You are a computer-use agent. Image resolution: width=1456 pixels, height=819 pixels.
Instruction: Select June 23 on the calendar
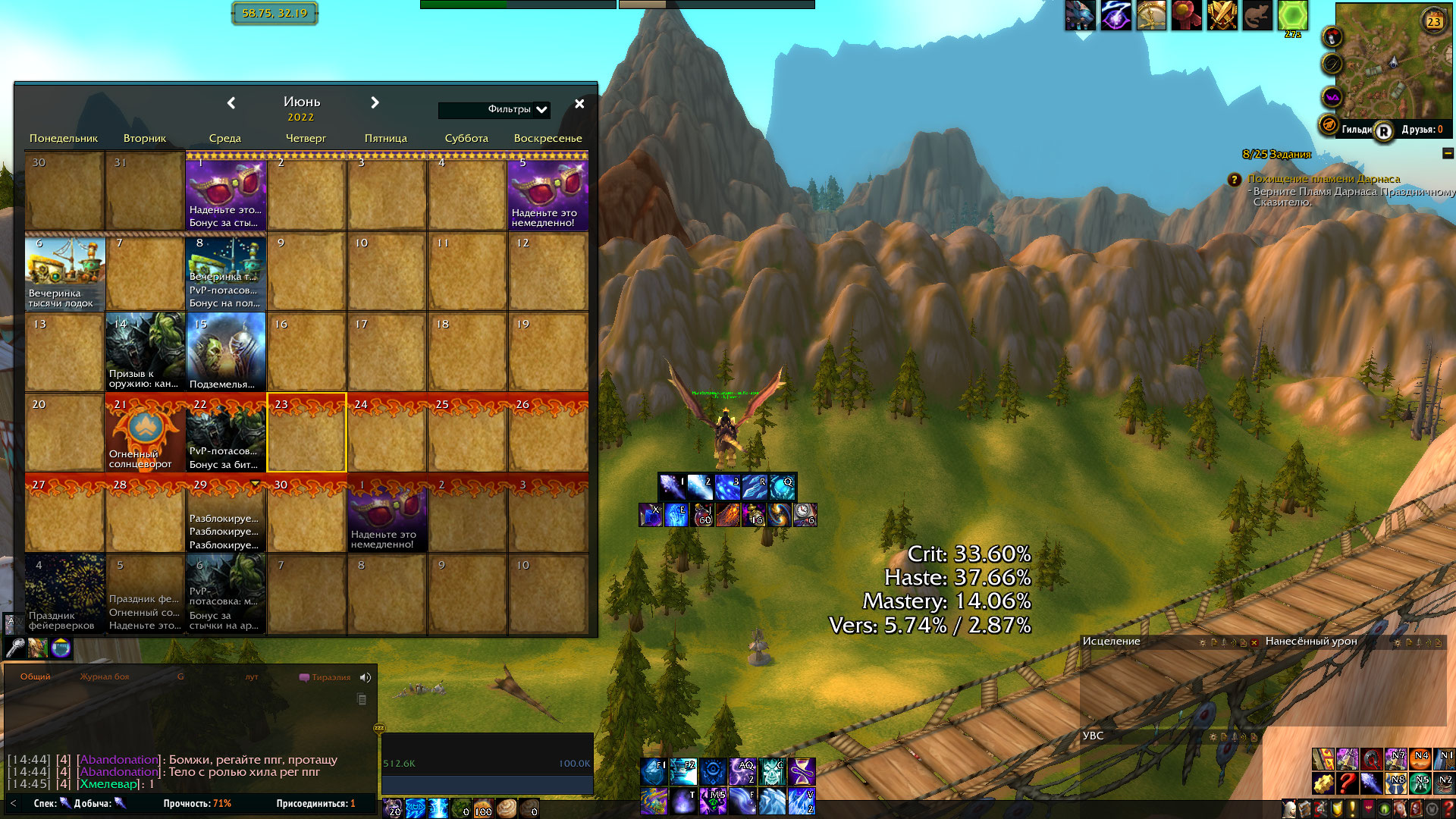point(306,433)
